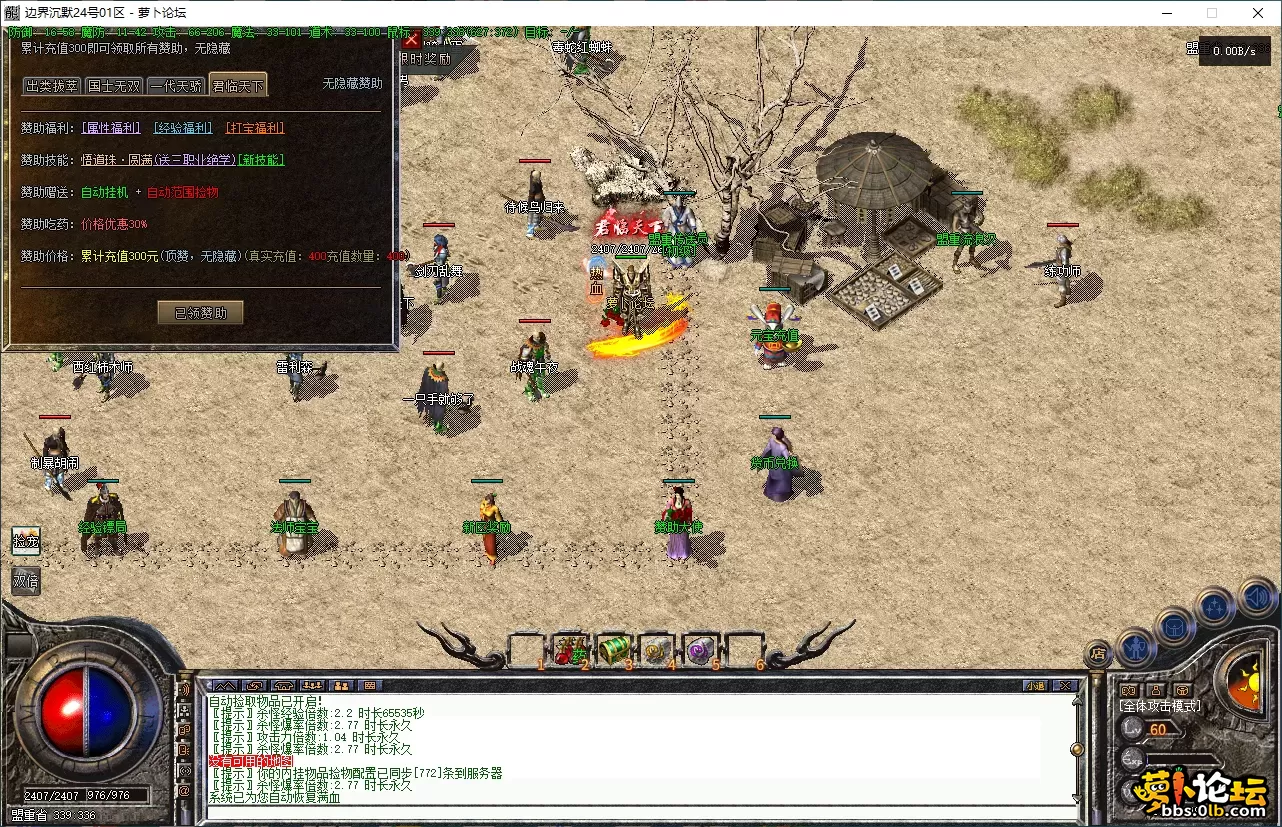Click the 全体攻击模式 attack mode label
The width and height of the screenshot is (1282, 827).
coord(1160,706)
